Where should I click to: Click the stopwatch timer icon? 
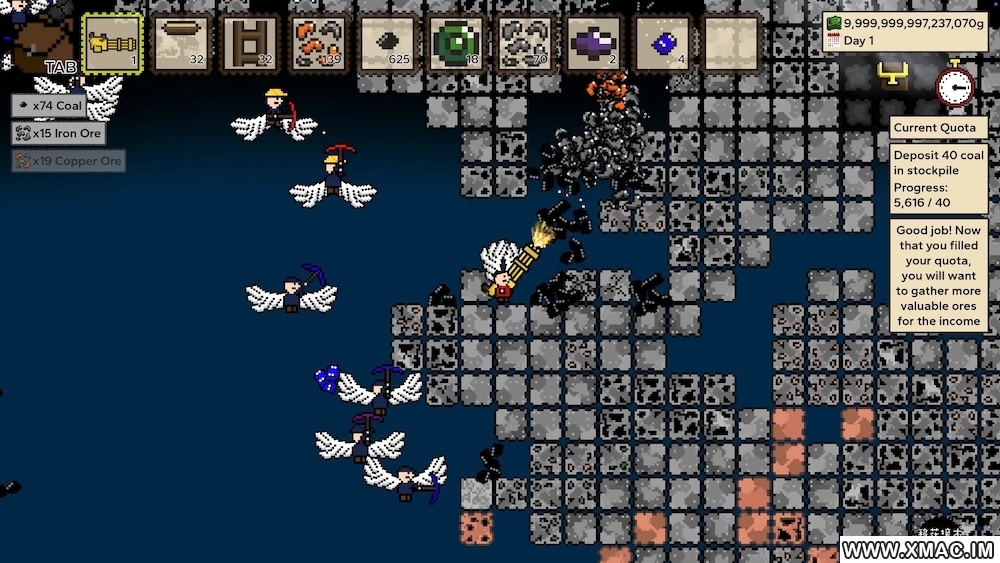(955, 84)
